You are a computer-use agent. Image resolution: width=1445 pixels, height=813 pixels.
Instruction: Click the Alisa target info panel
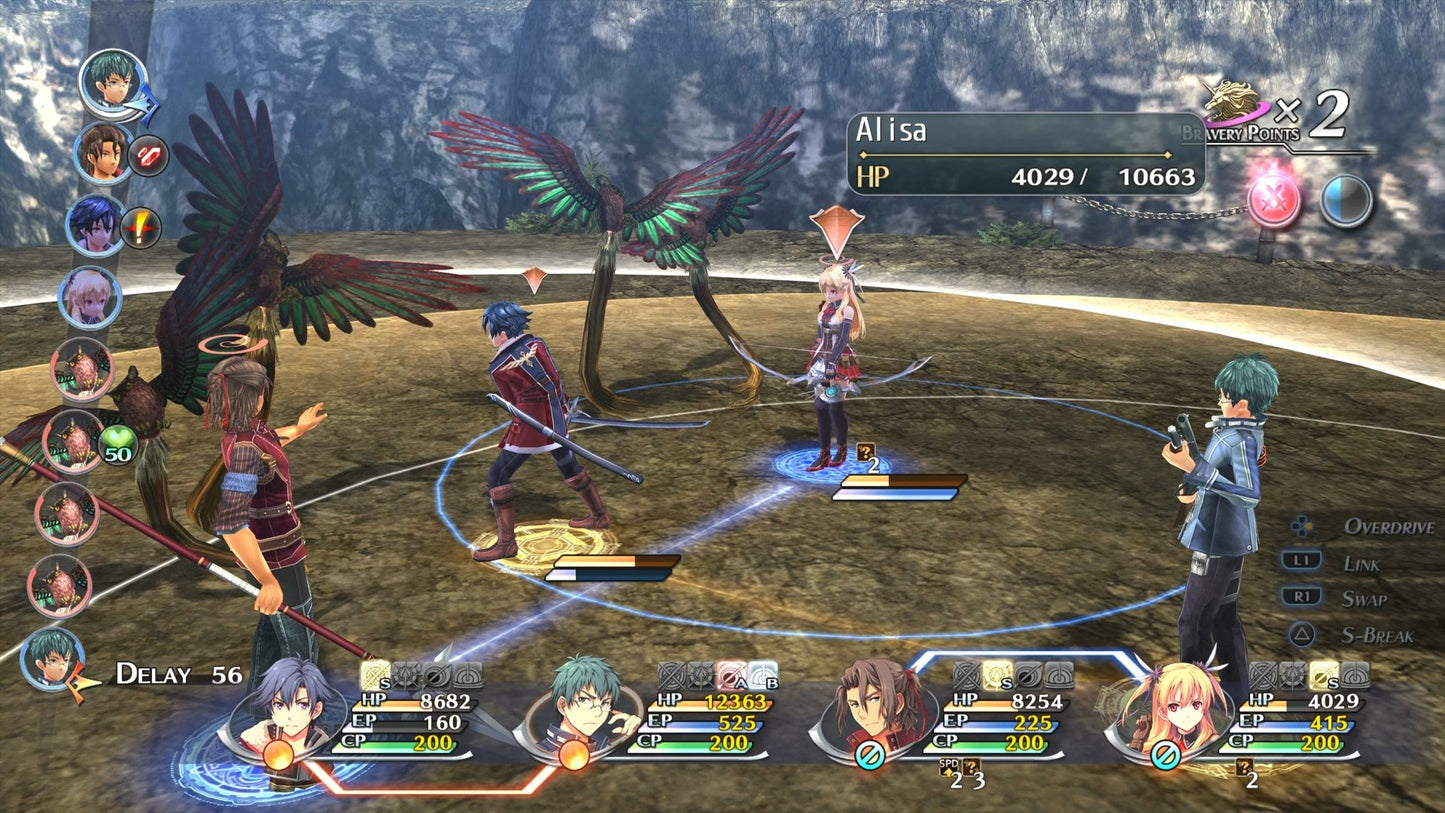click(1026, 153)
